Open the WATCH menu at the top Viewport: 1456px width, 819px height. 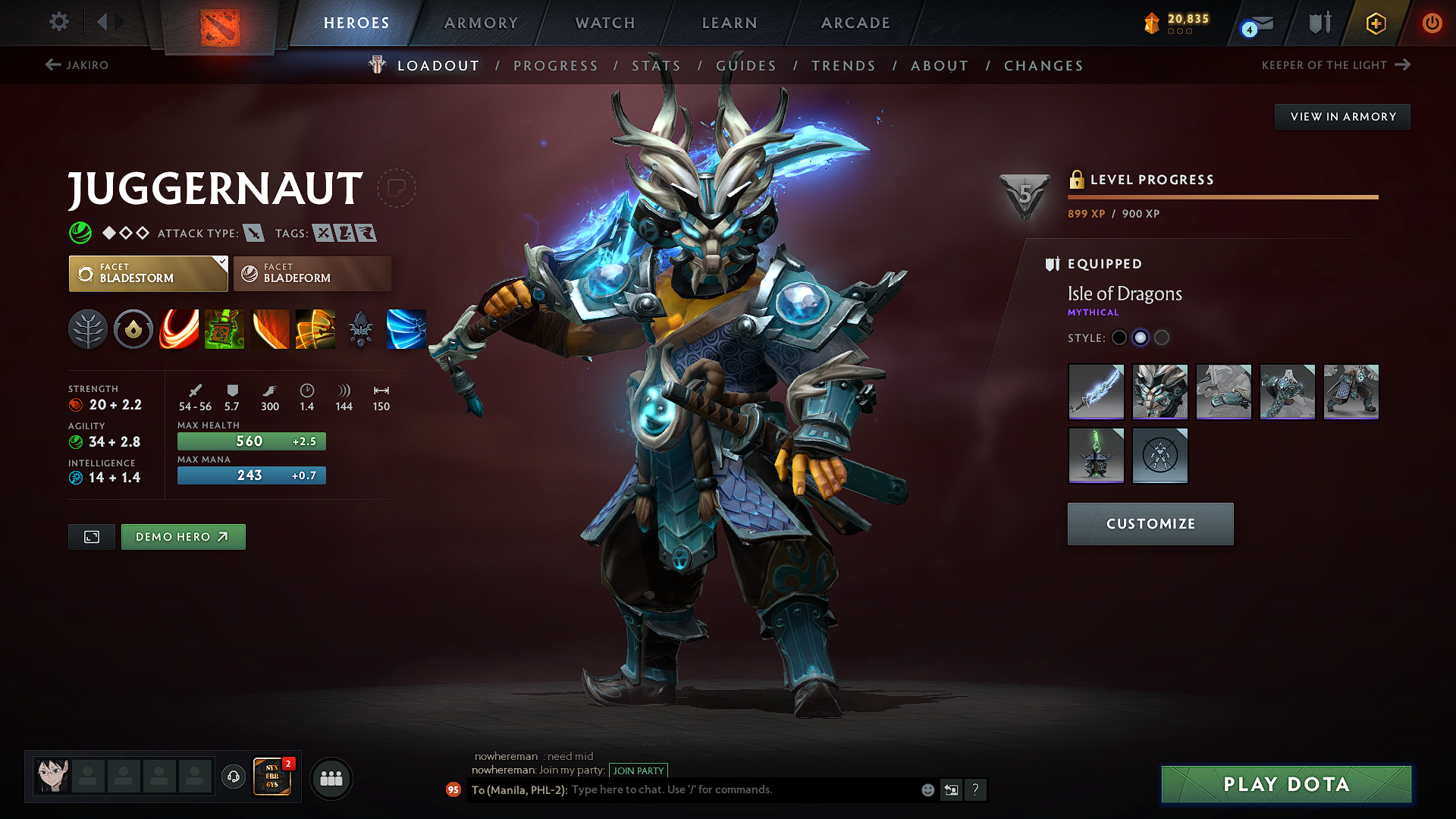tap(604, 23)
